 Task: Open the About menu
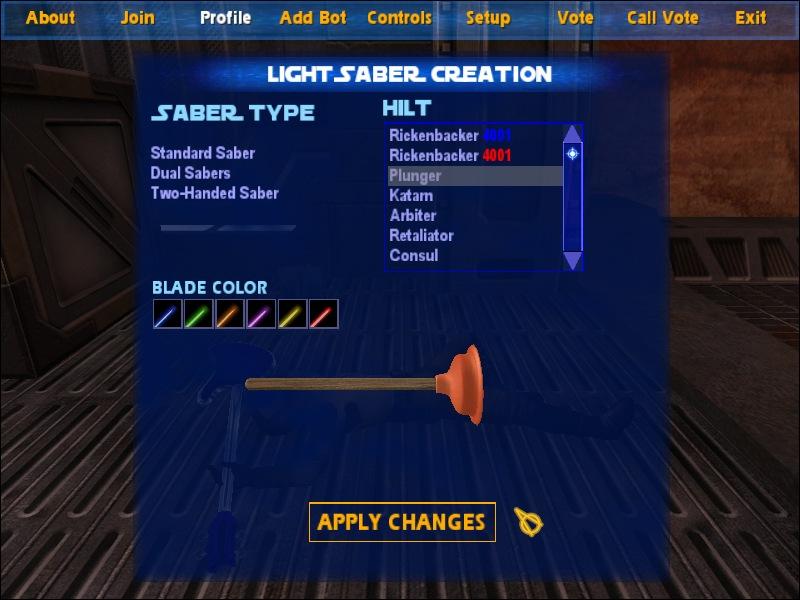50,17
